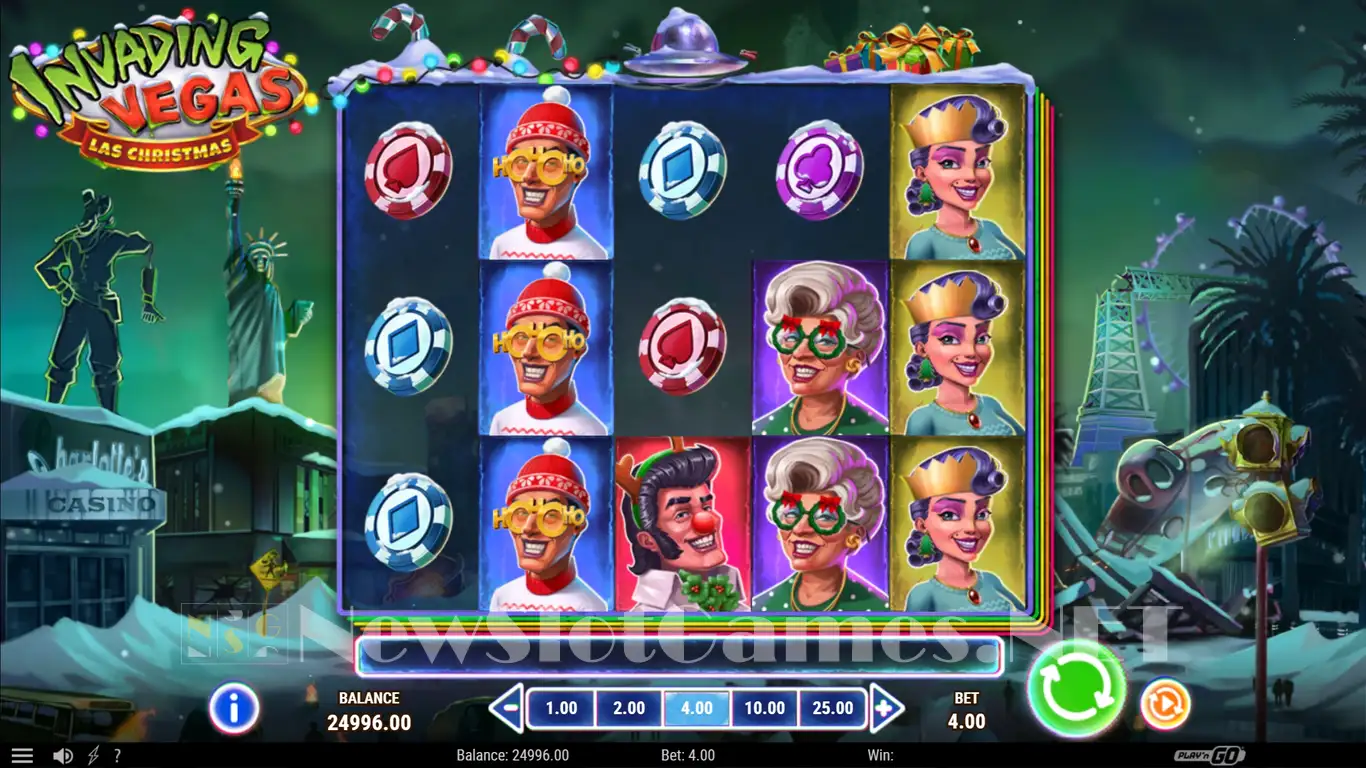1366x768 pixels.
Task: Toggle lightning bolt fast play
Action: tap(93, 756)
